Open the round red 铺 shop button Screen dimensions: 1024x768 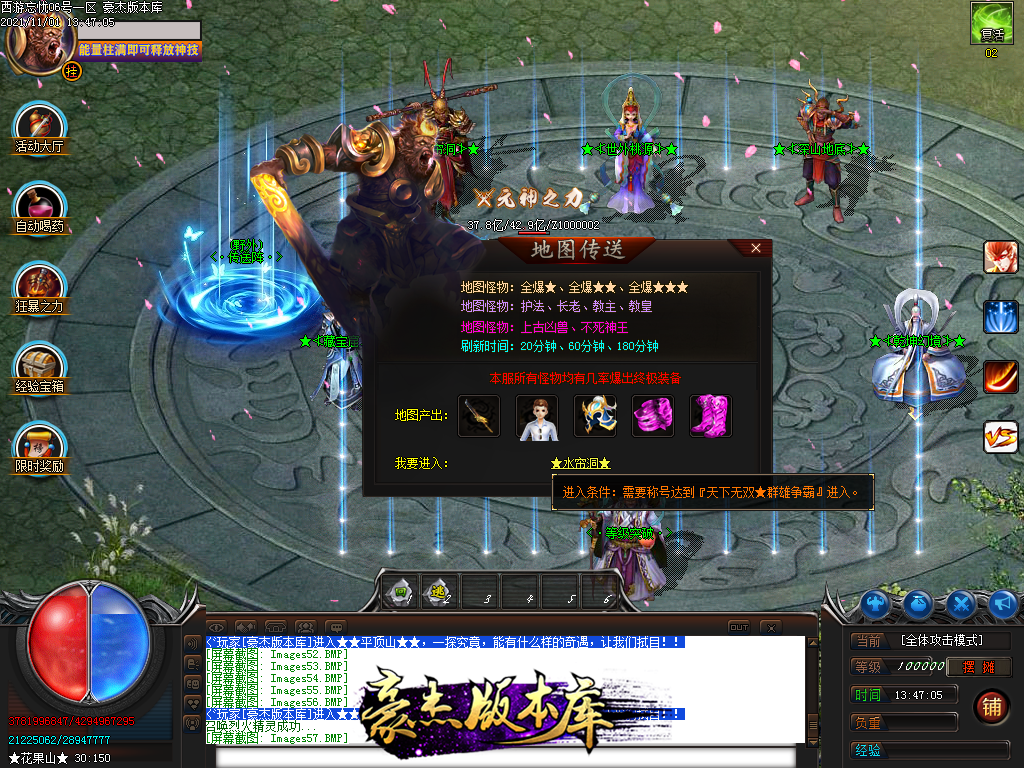(x=991, y=706)
